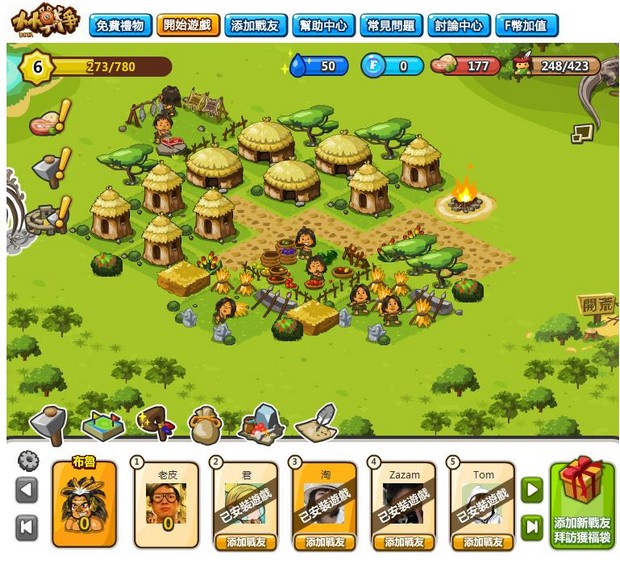
Task: Open the land plot tool
Action: 101,425
